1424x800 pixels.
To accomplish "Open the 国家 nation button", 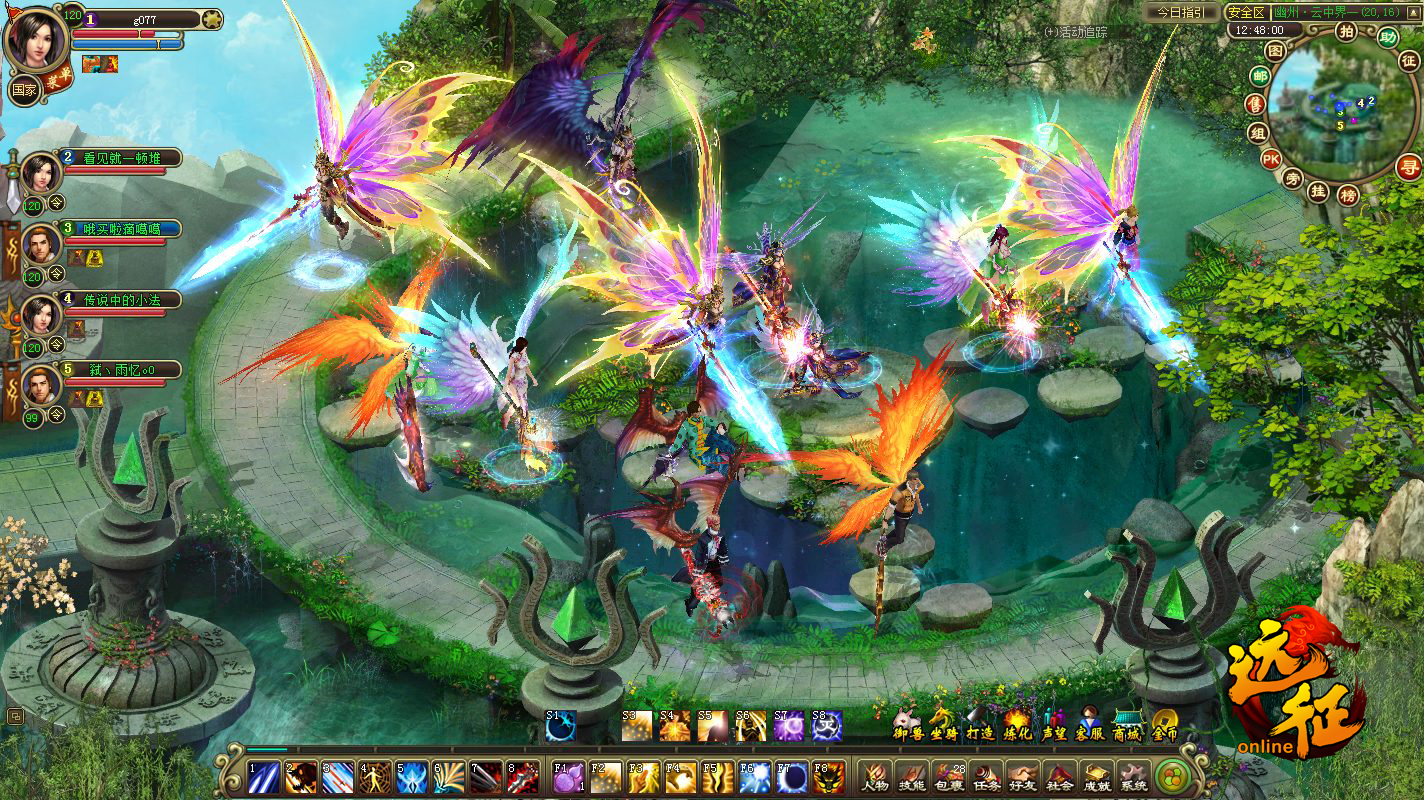I will pos(24,89).
